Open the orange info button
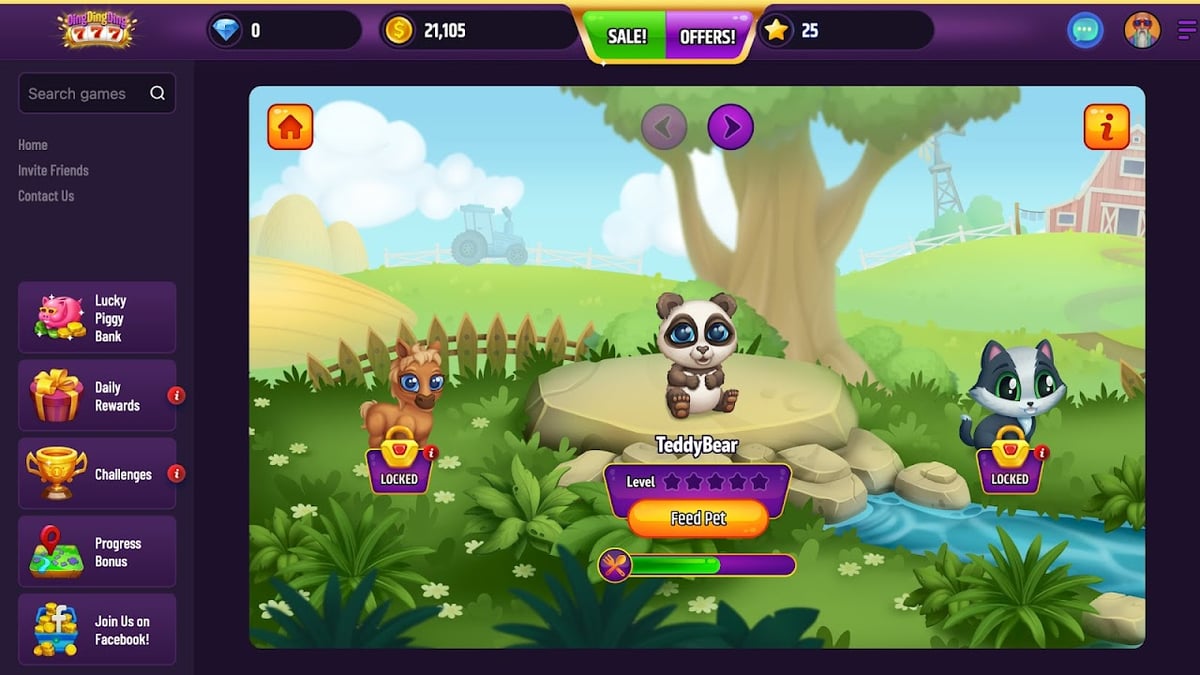The image size is (1200, 675). (x=1107, y=127)
